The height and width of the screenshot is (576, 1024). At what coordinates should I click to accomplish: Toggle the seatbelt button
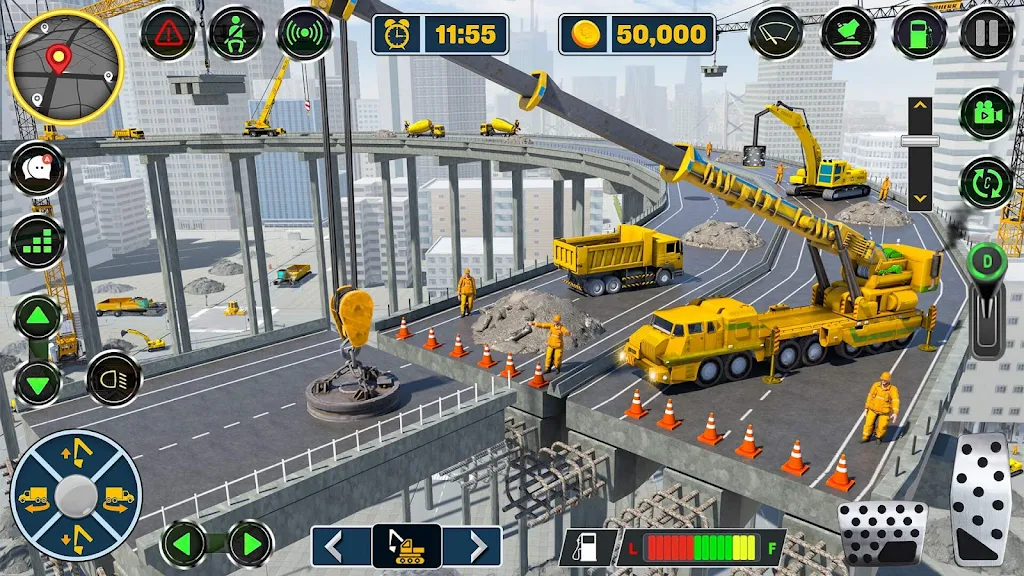tap(236, 33)
